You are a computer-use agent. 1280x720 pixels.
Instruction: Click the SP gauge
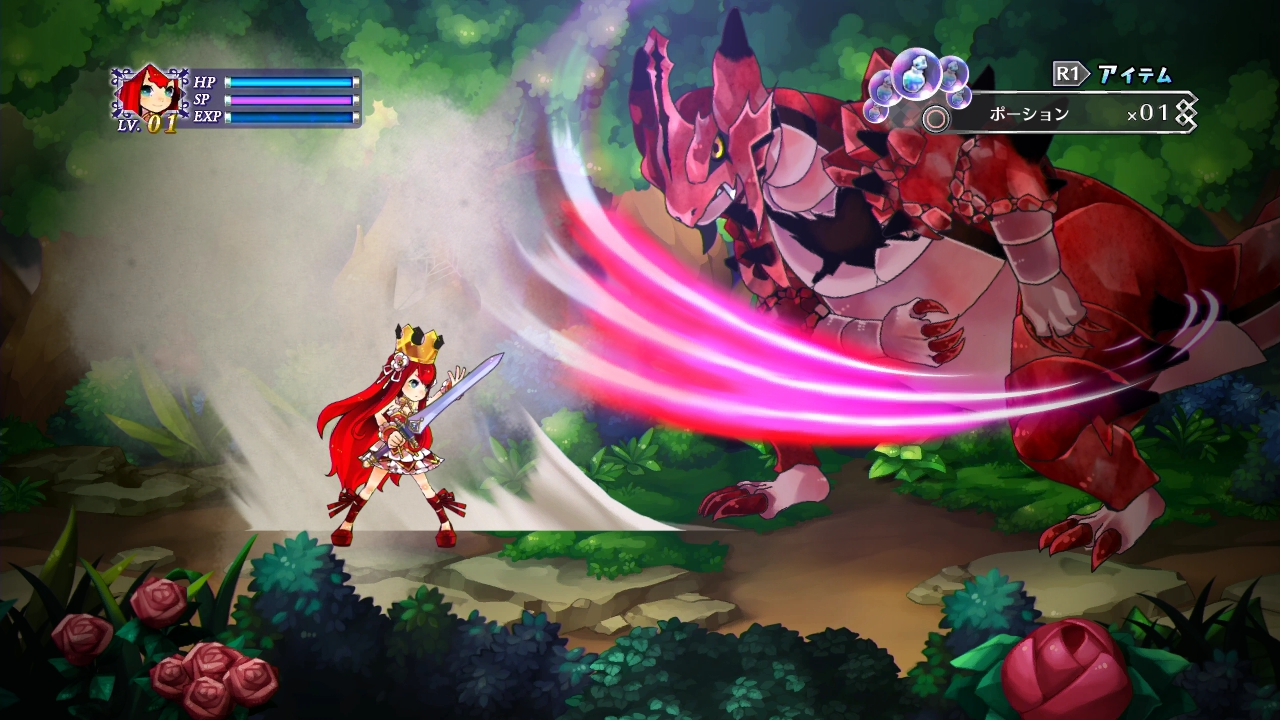pos(292,100)
